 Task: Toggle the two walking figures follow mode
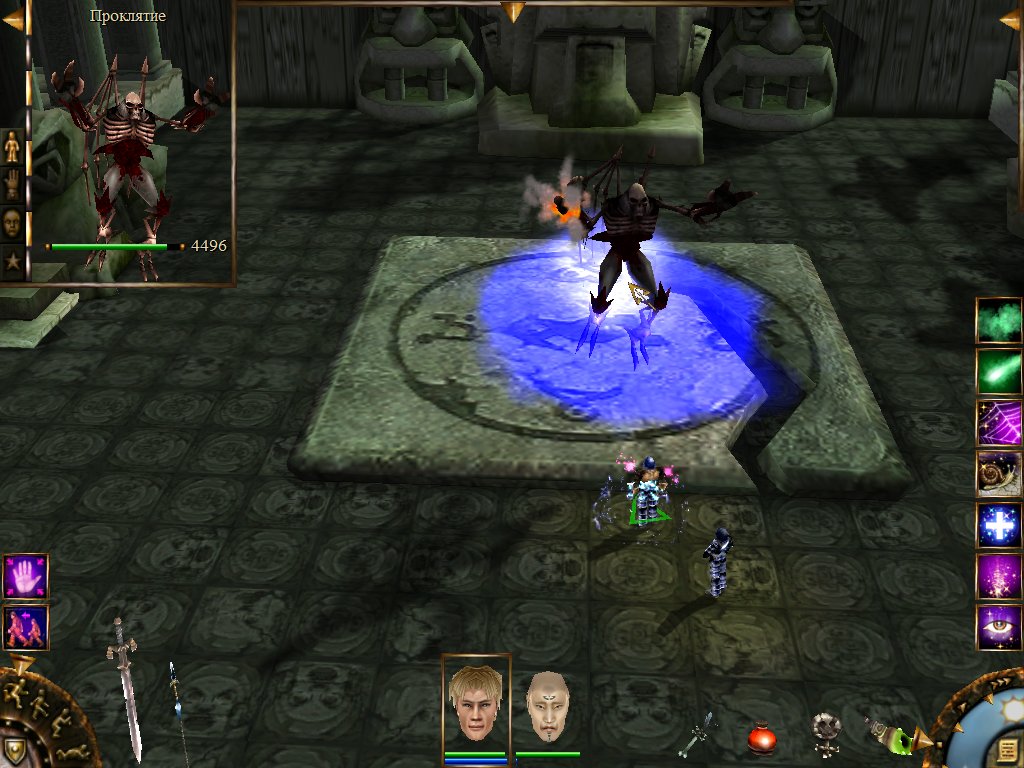pos(25,628)
